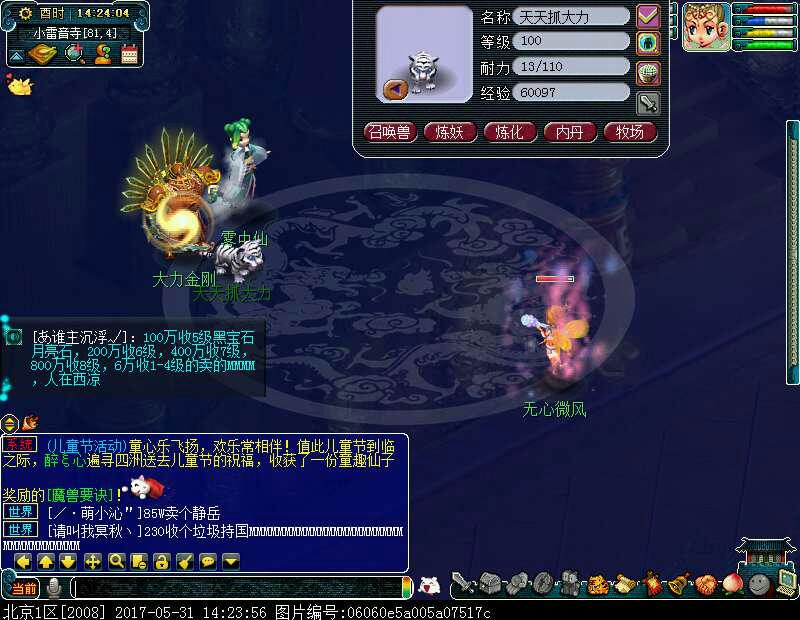Collapse the location panel with the up-arrow
The image size is (800, 620).
(x=19, y=54)
